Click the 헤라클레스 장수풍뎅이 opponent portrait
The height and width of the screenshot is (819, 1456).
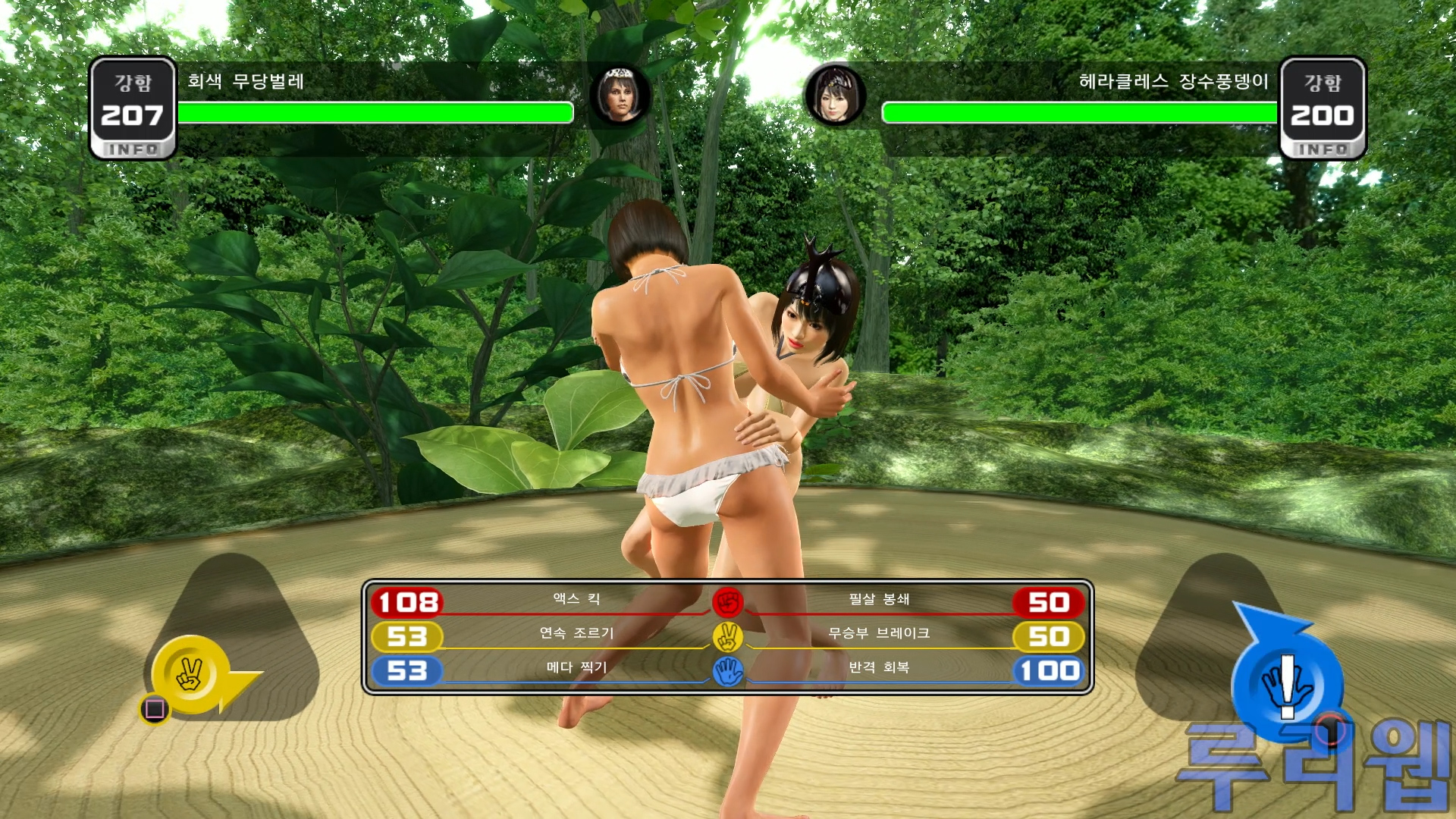pos(834,96)
